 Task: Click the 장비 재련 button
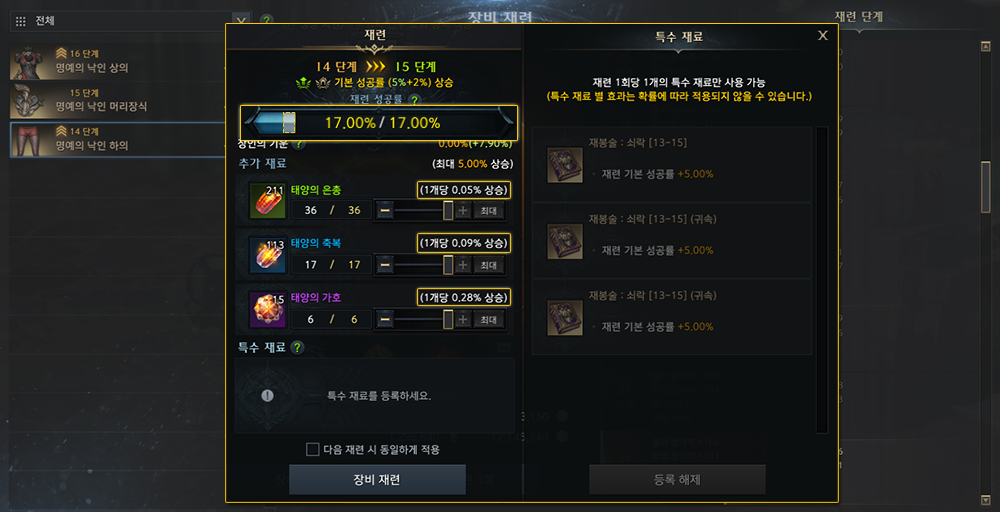coord(377,479)
